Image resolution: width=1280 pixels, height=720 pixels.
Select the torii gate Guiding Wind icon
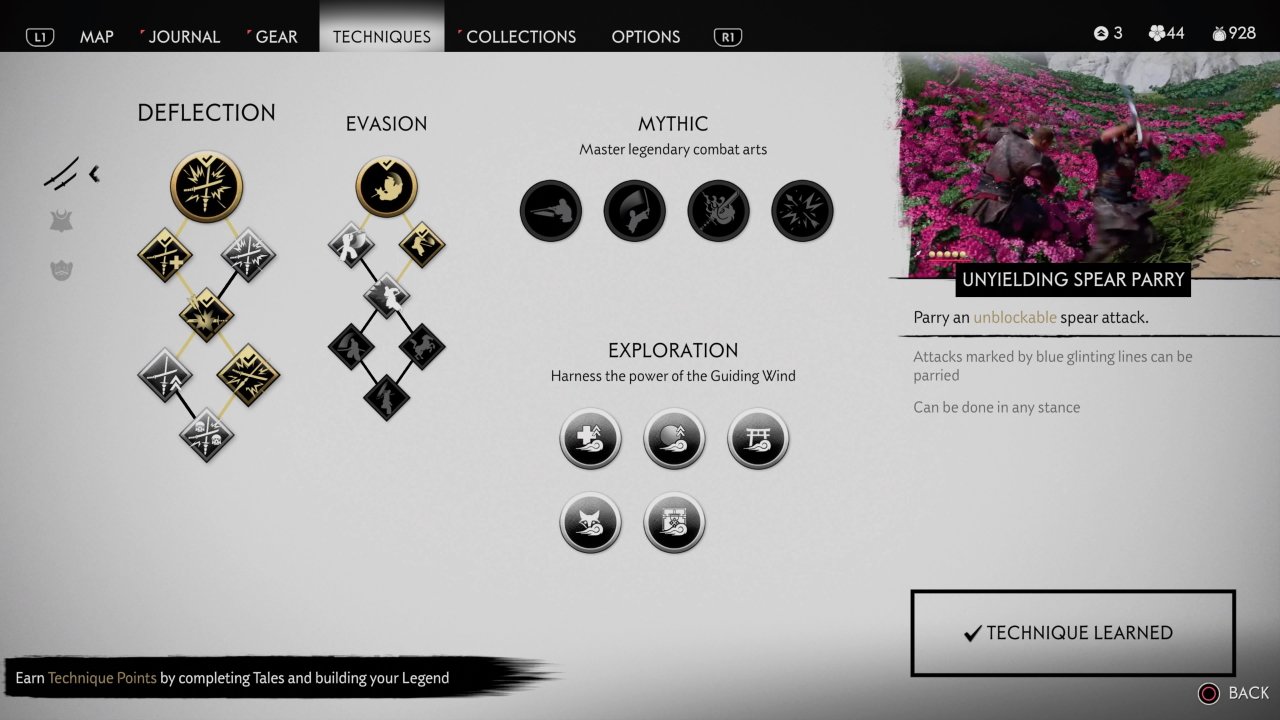[x=758, y=439]
